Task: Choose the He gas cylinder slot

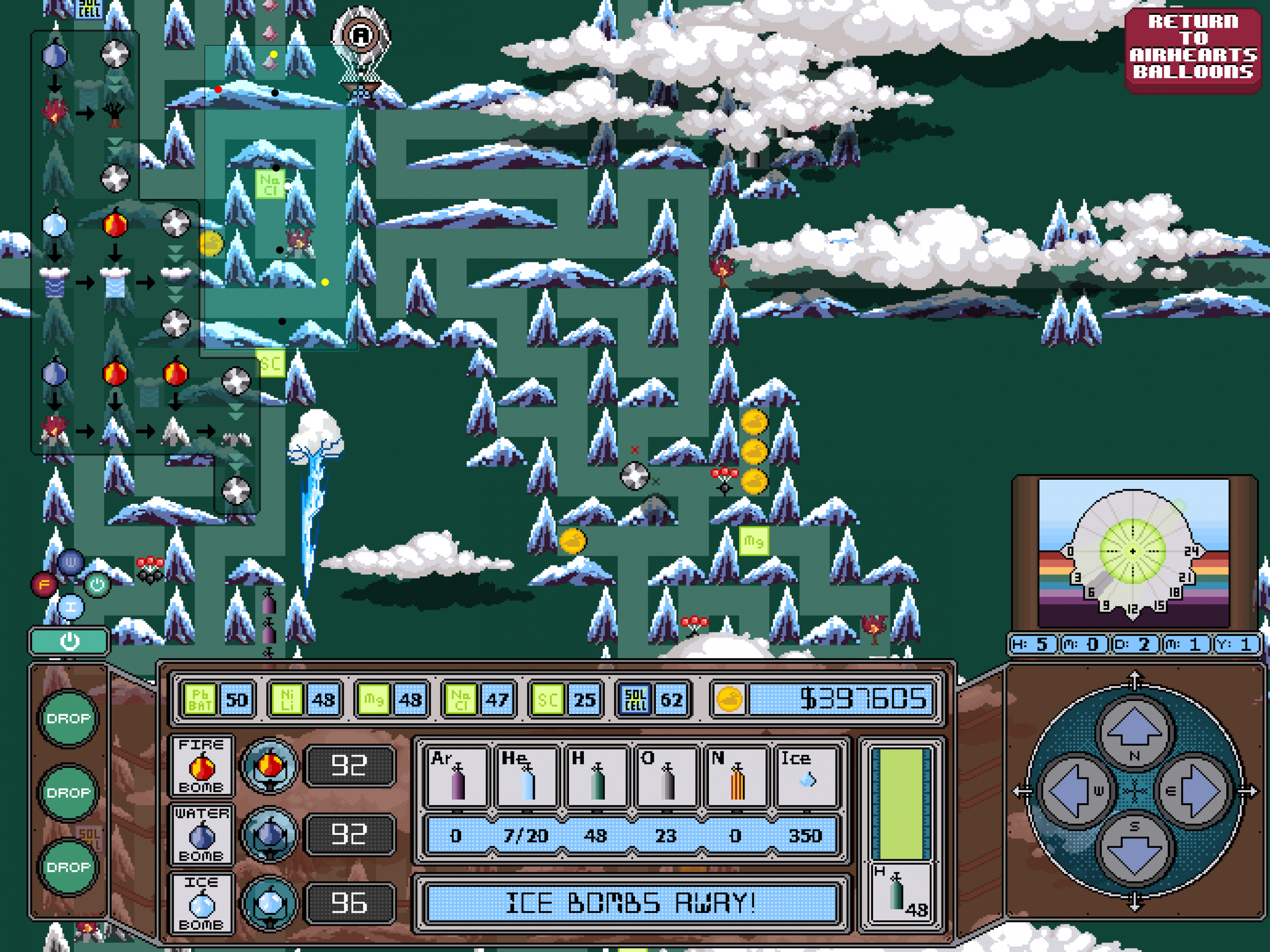Action: [x=527, y=776]
